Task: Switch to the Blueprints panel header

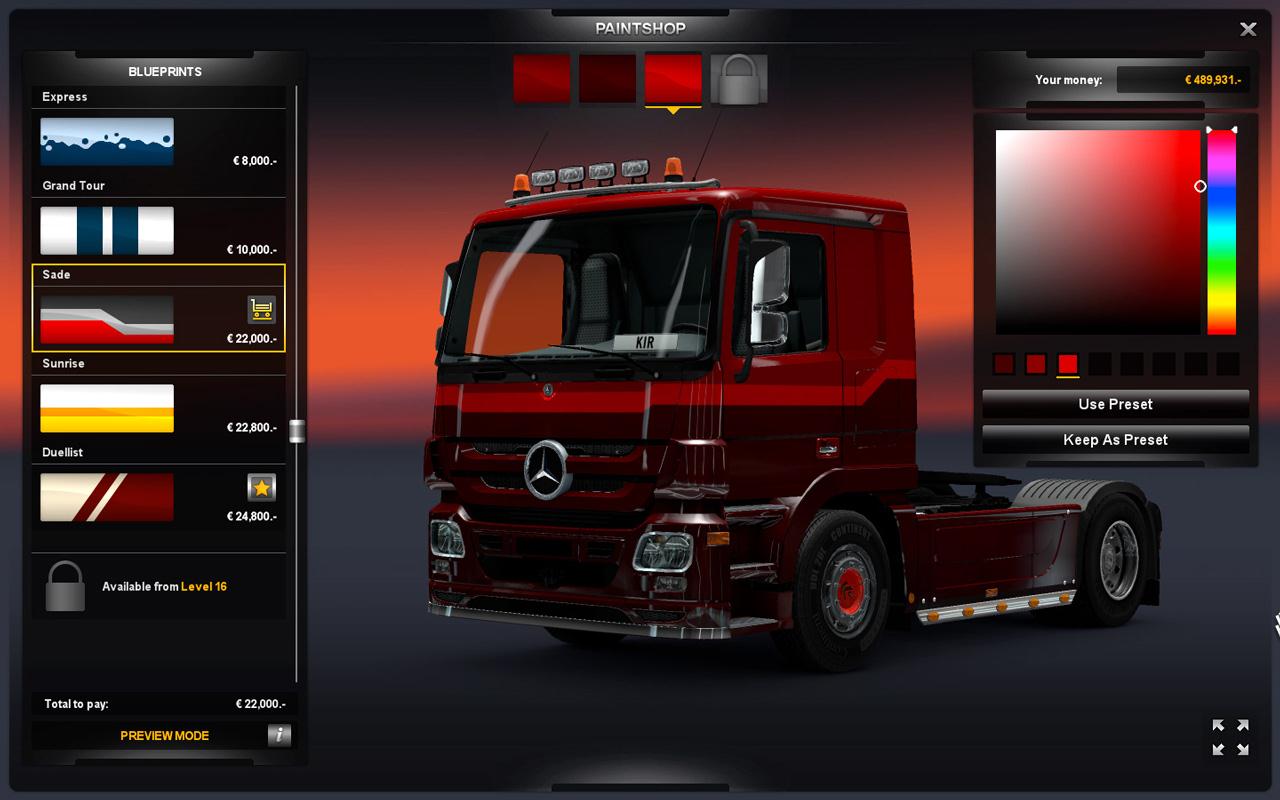Action: pyautogui.click(x=165, y=71)
